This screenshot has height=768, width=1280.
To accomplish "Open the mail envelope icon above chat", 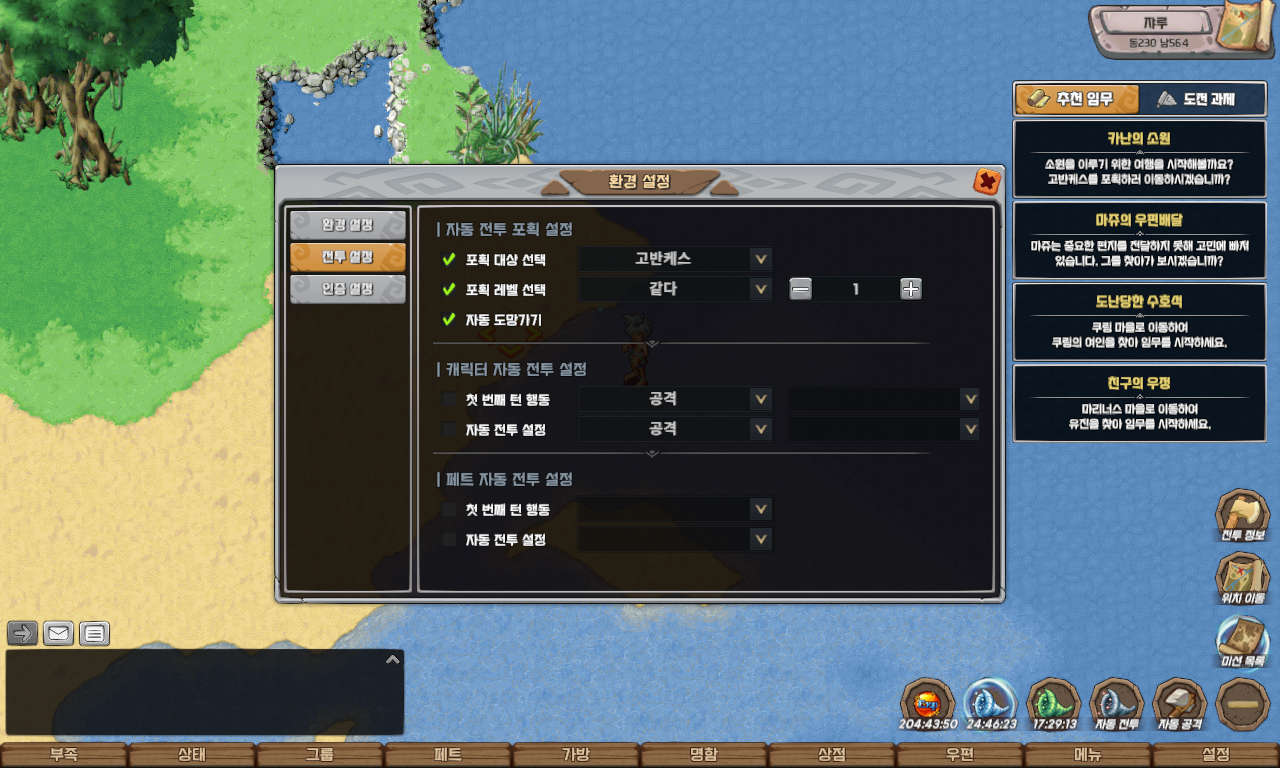I will pyautogui.click(x=58, y=633).
